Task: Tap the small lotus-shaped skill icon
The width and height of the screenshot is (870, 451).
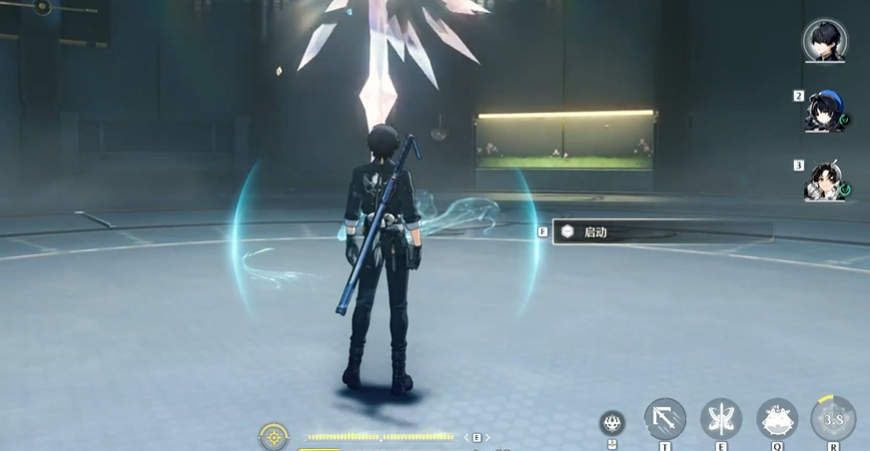Action: point(612,423)
